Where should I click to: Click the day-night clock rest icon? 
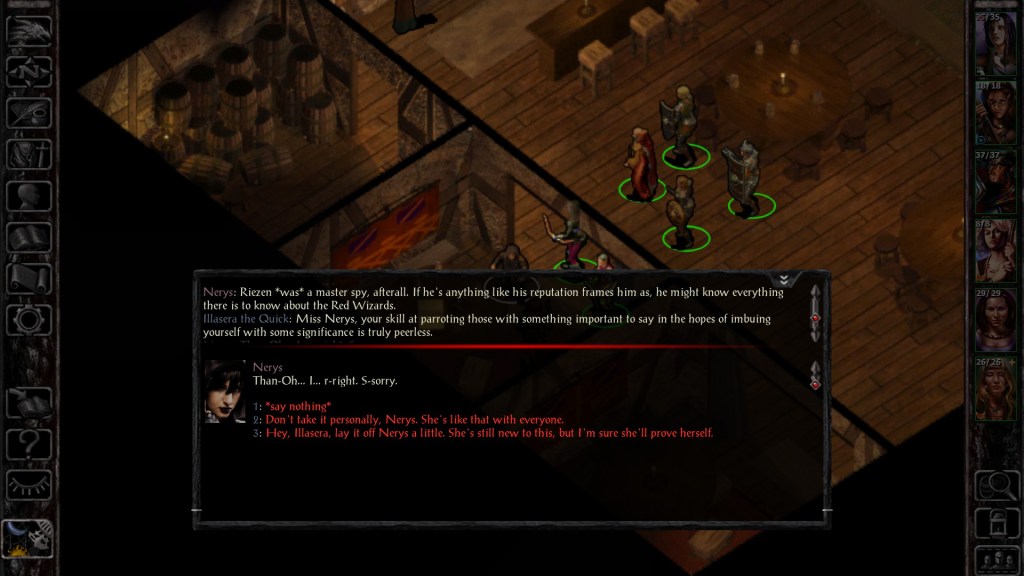point(29,538)
